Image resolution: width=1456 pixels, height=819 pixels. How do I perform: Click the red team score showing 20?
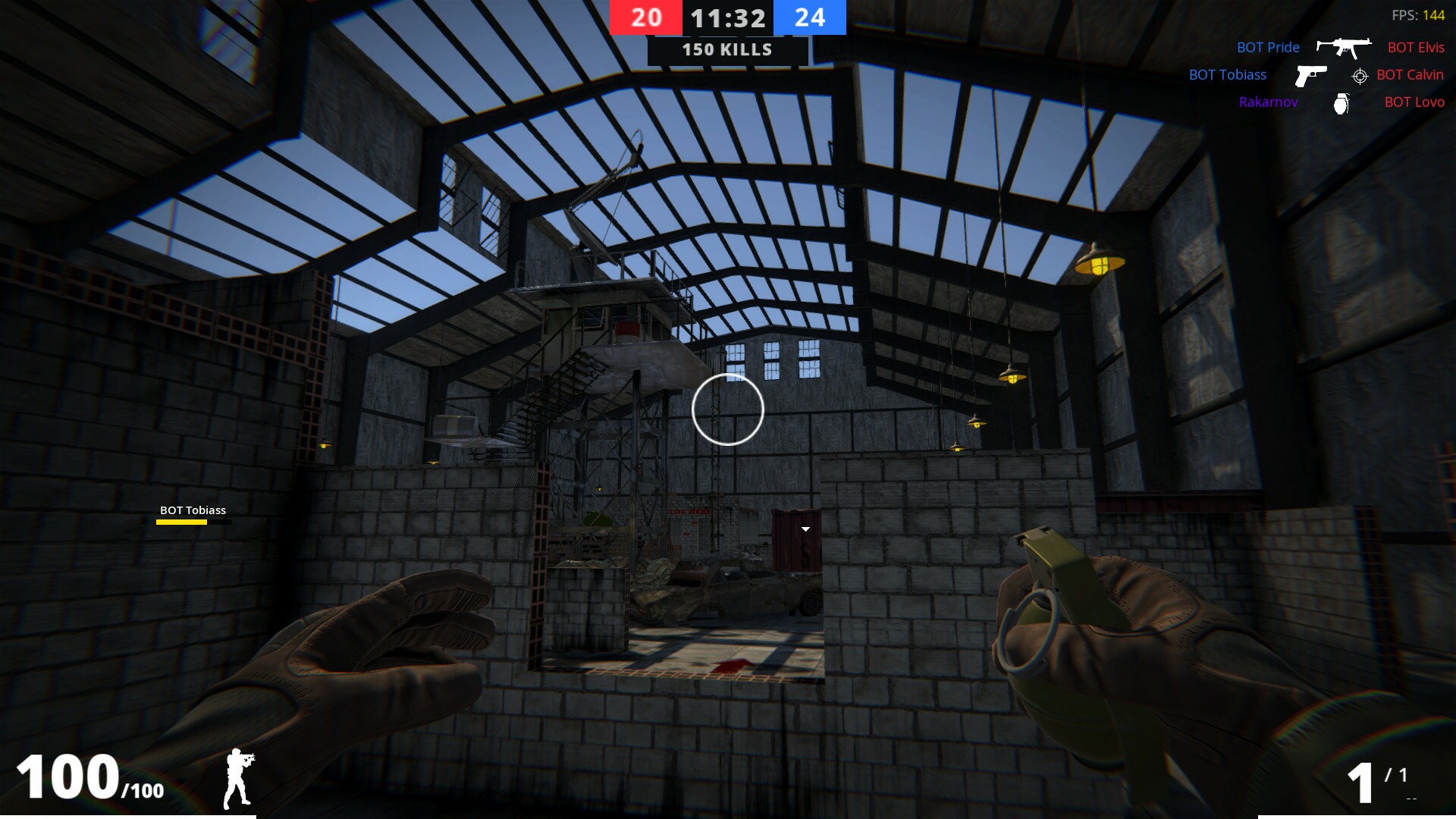pos(645,18)
